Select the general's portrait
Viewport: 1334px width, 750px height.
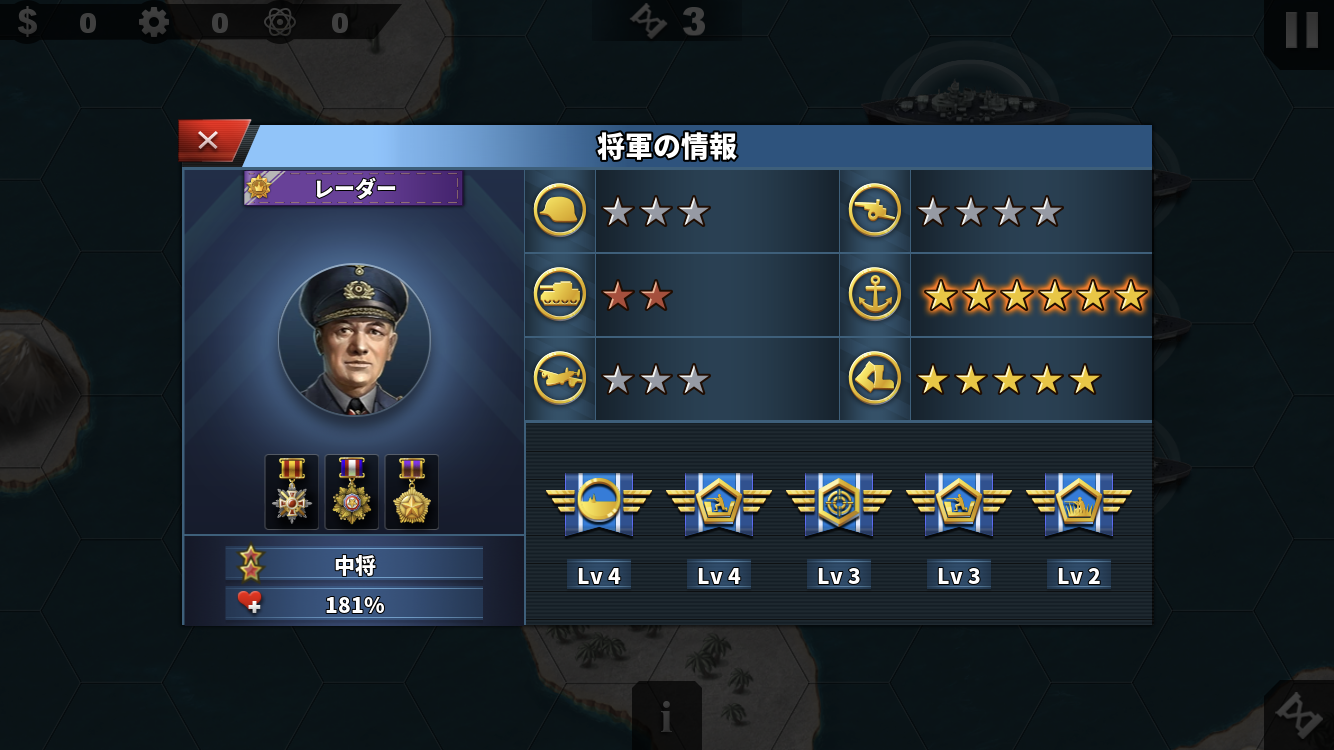point(354,340)
